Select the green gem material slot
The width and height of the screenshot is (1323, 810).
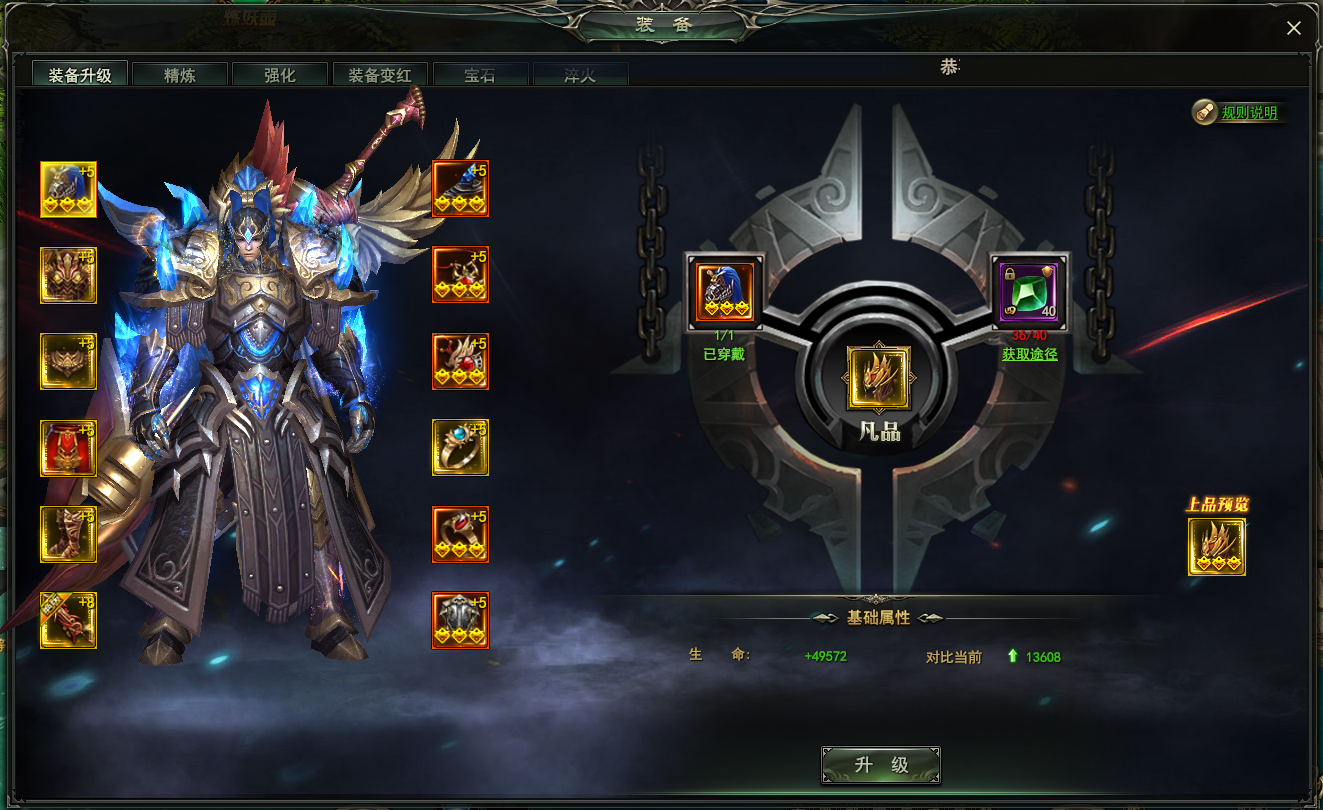(1029, 292)
